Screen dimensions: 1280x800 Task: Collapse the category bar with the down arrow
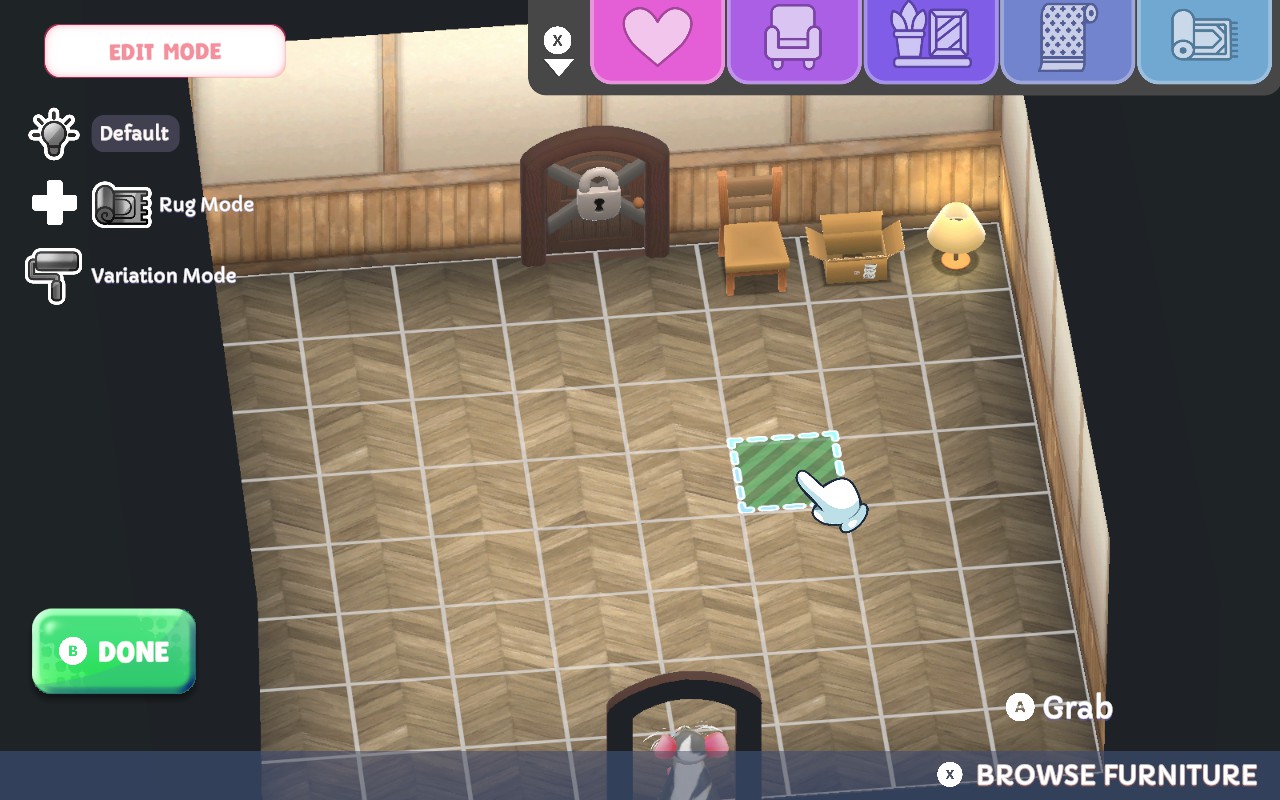click(x=557, y=68)
